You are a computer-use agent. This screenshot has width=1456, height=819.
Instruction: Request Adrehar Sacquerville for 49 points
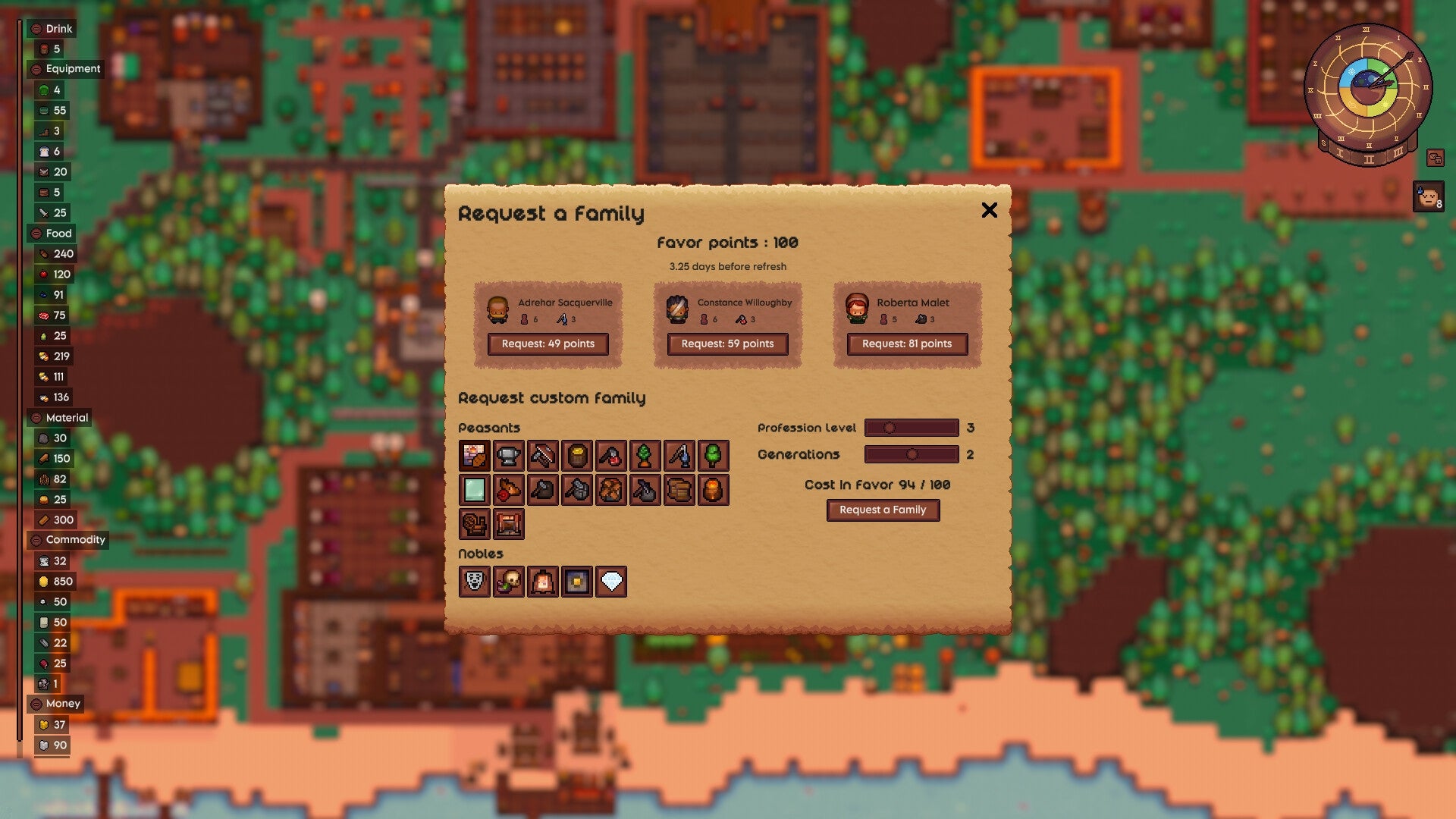pos(549,344)
